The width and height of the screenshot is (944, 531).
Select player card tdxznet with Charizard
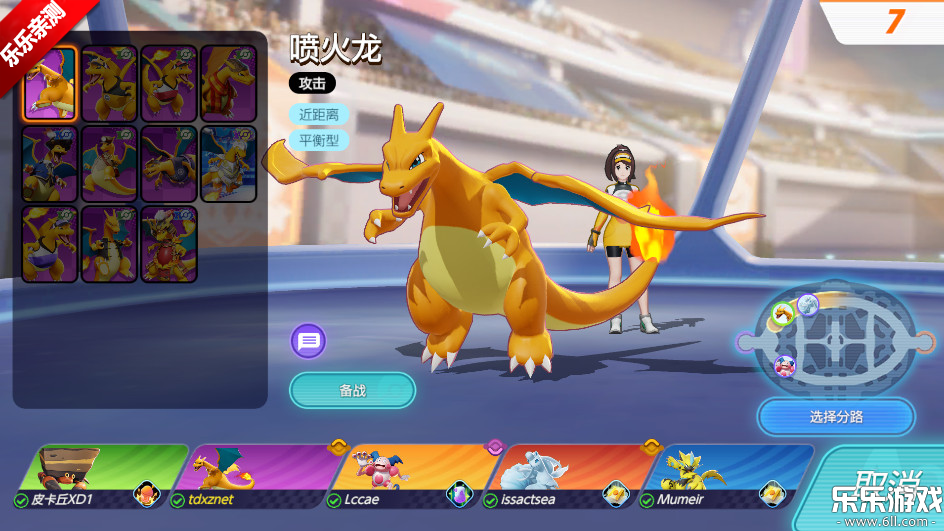pyautogui.click(x=255, y=477)
